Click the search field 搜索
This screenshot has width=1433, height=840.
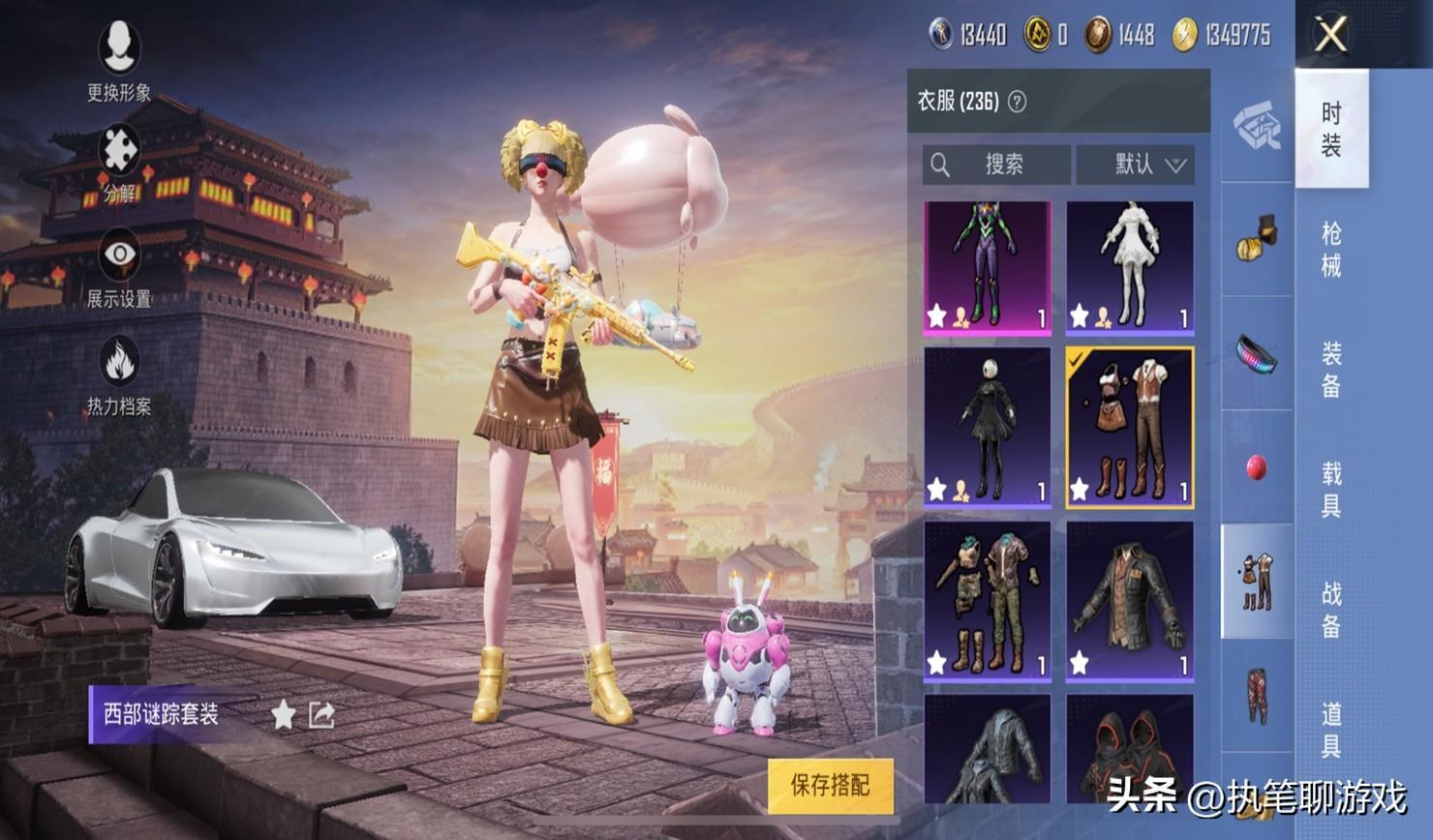[x=996, y=165]
